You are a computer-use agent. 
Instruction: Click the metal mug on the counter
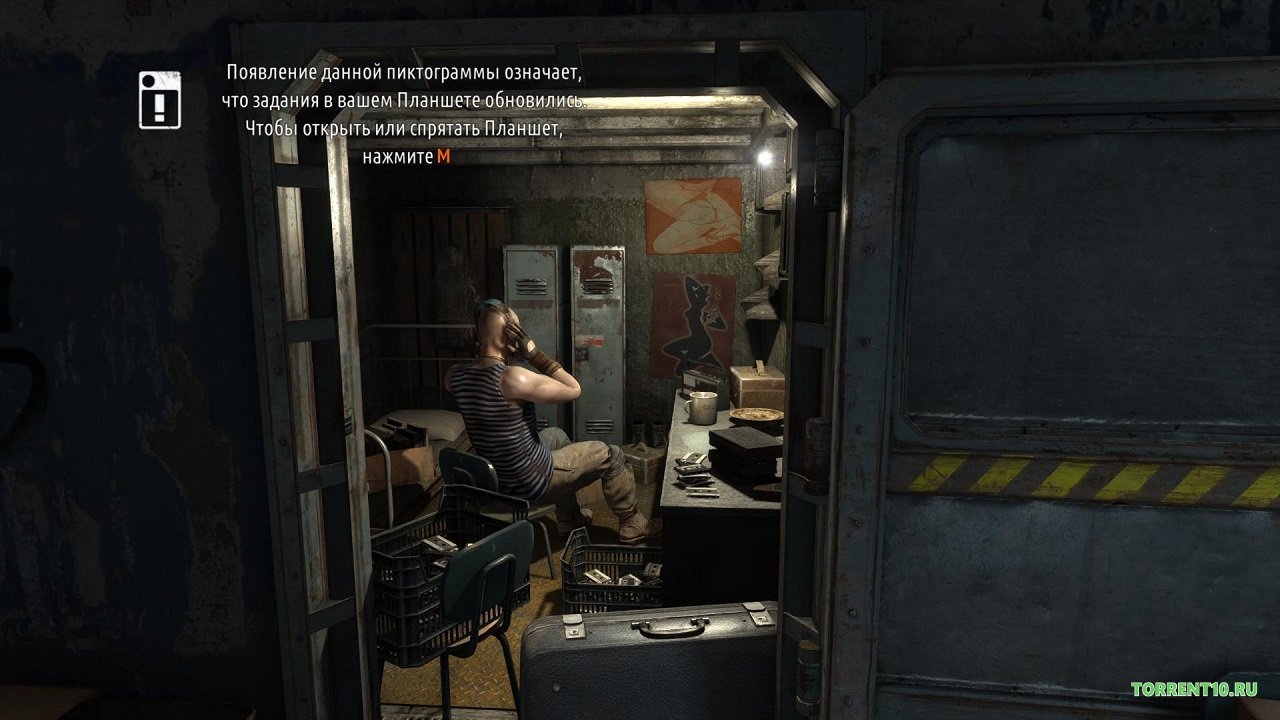700,408
